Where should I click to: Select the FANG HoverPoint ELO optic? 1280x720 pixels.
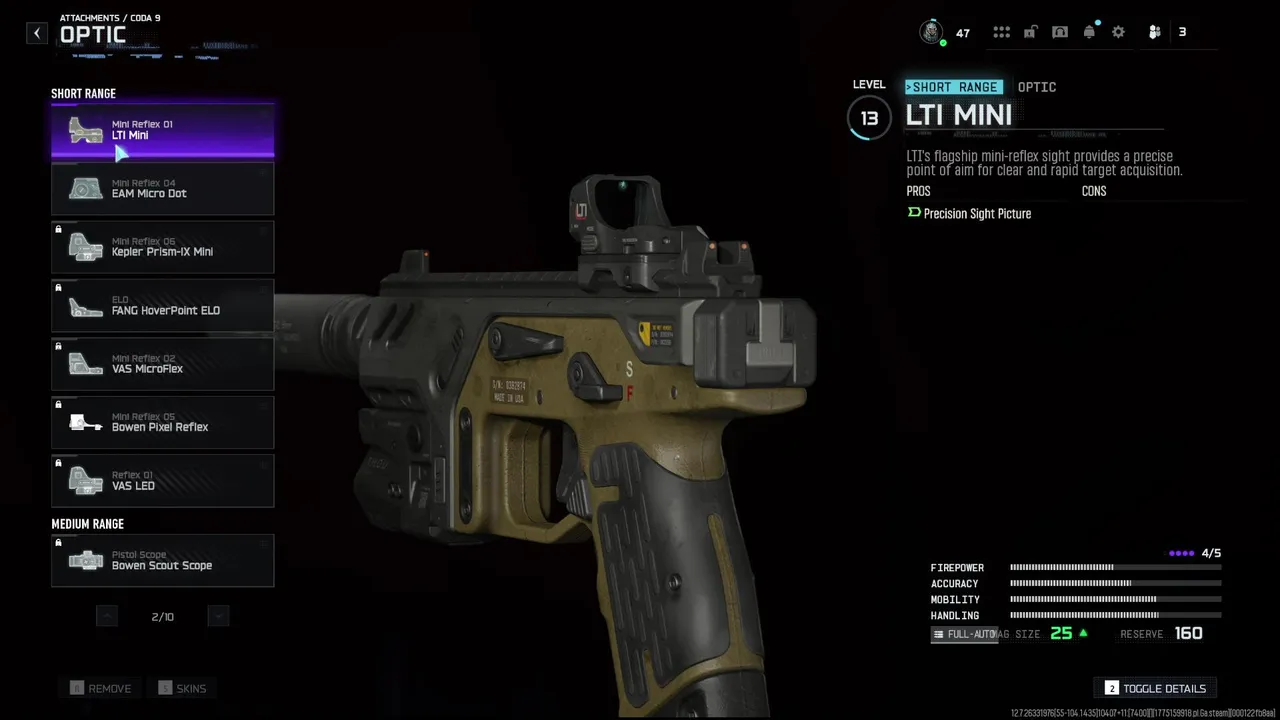pyautogui.click(x=162, y=306)
